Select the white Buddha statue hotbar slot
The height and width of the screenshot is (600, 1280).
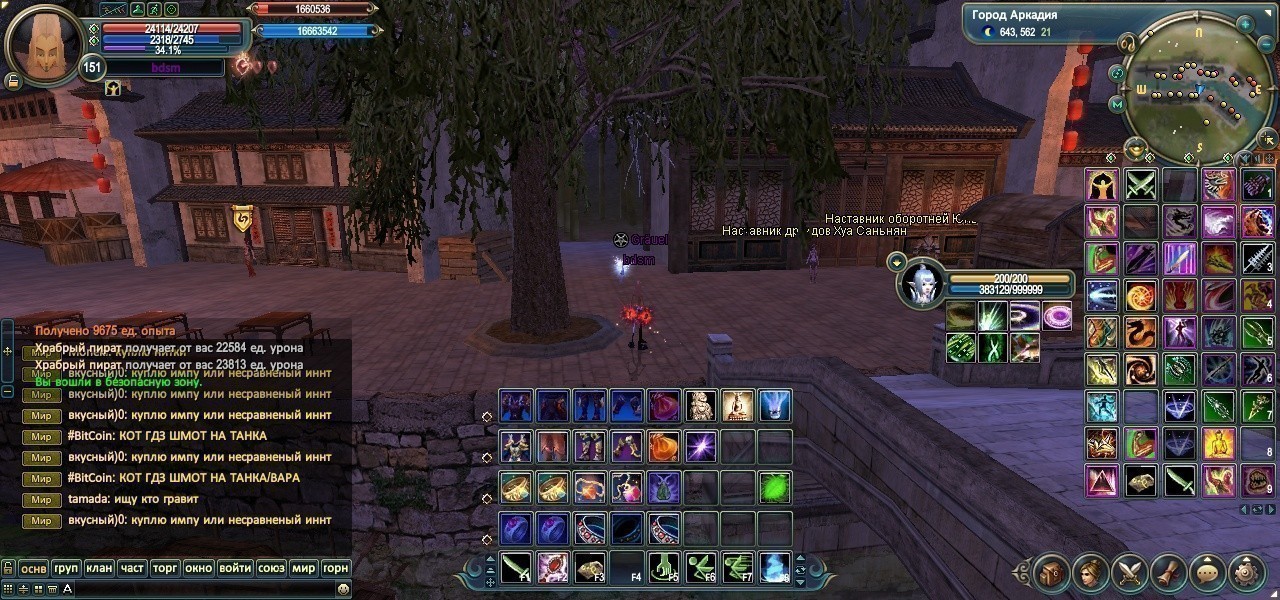pos(738,406)
